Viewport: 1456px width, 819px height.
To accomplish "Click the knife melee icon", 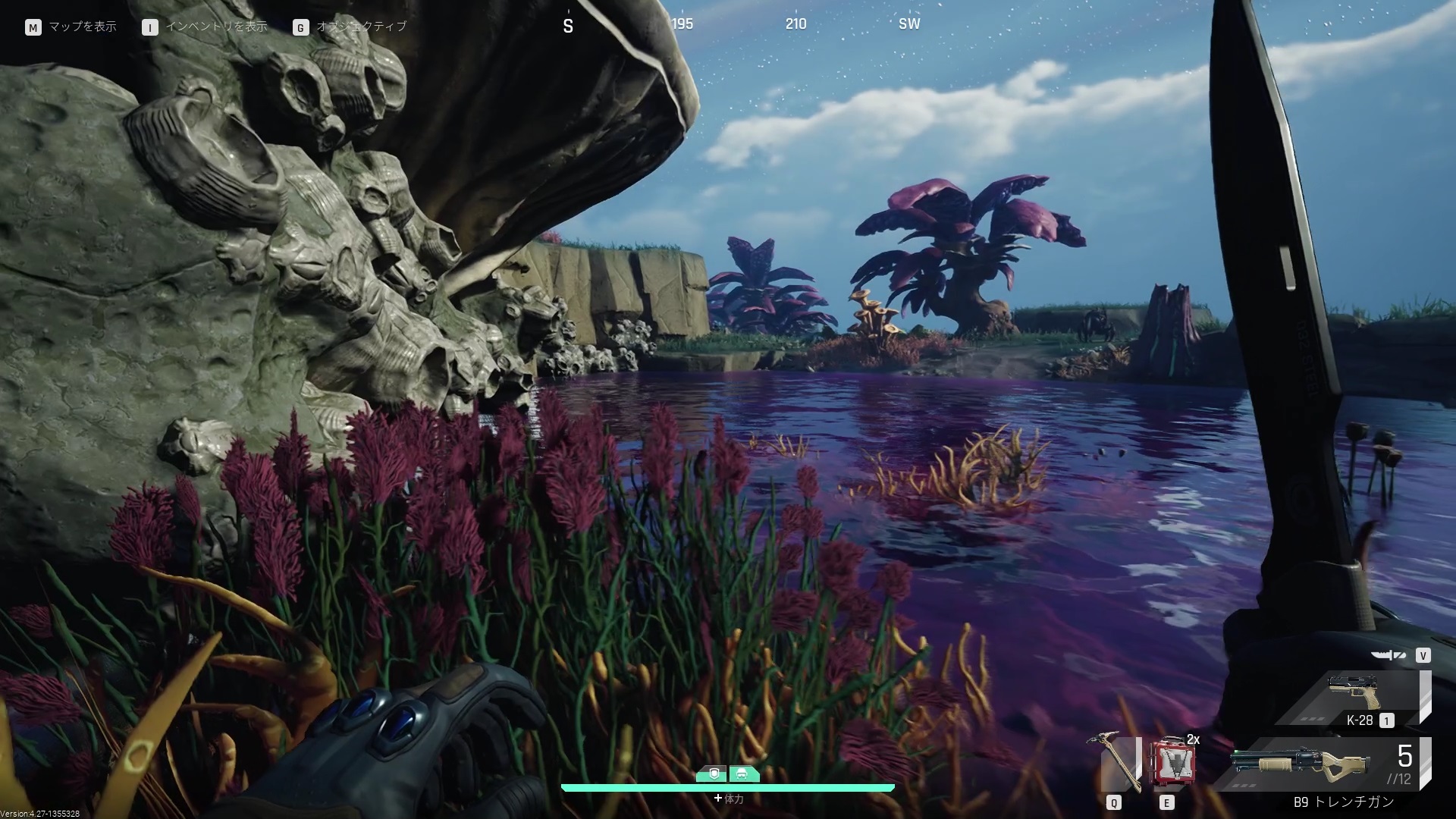I will click(x=1388, y=656).
